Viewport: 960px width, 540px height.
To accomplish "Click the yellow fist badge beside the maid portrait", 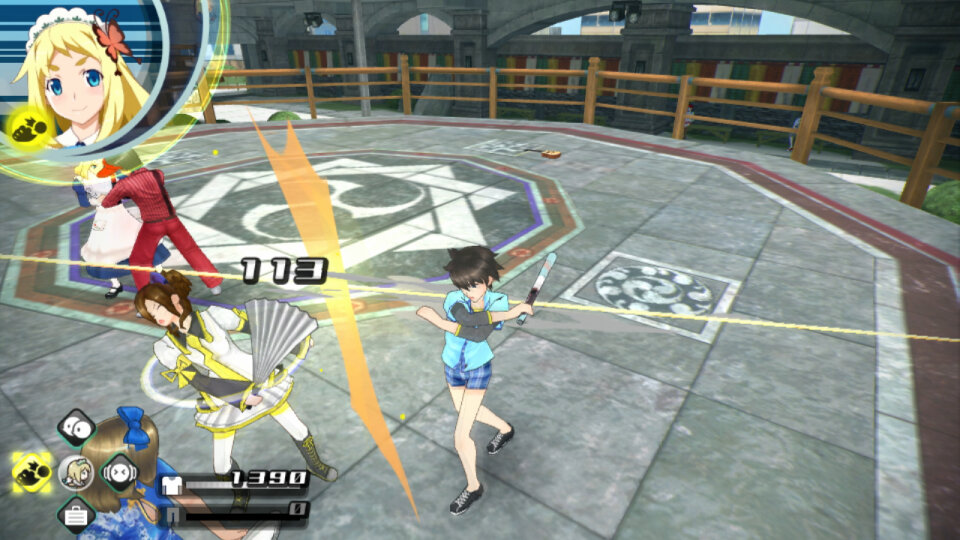I will click(x=26, y=126).
